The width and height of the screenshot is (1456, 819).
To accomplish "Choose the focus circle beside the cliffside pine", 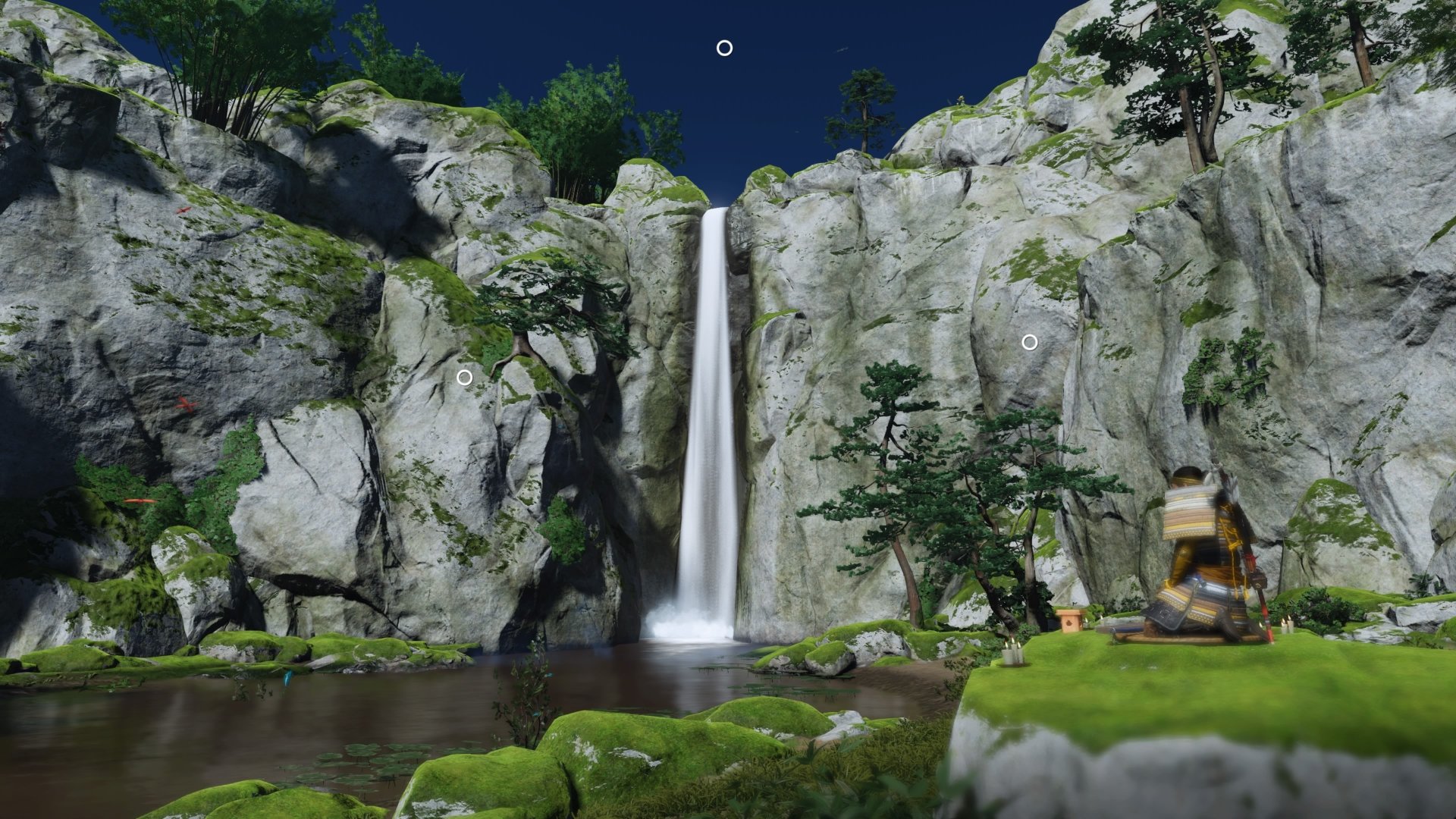I will point(464,377).
